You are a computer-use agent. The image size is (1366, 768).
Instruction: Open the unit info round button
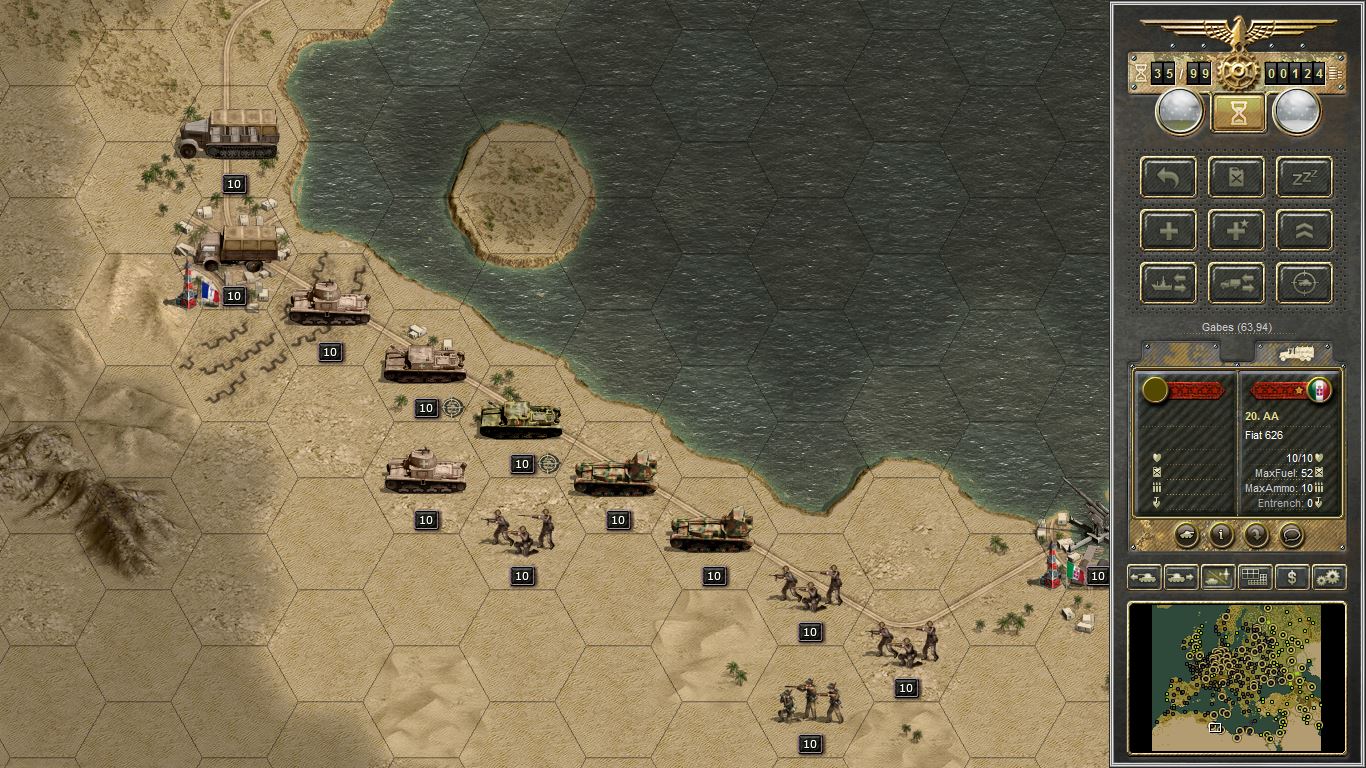point(1221,535)
